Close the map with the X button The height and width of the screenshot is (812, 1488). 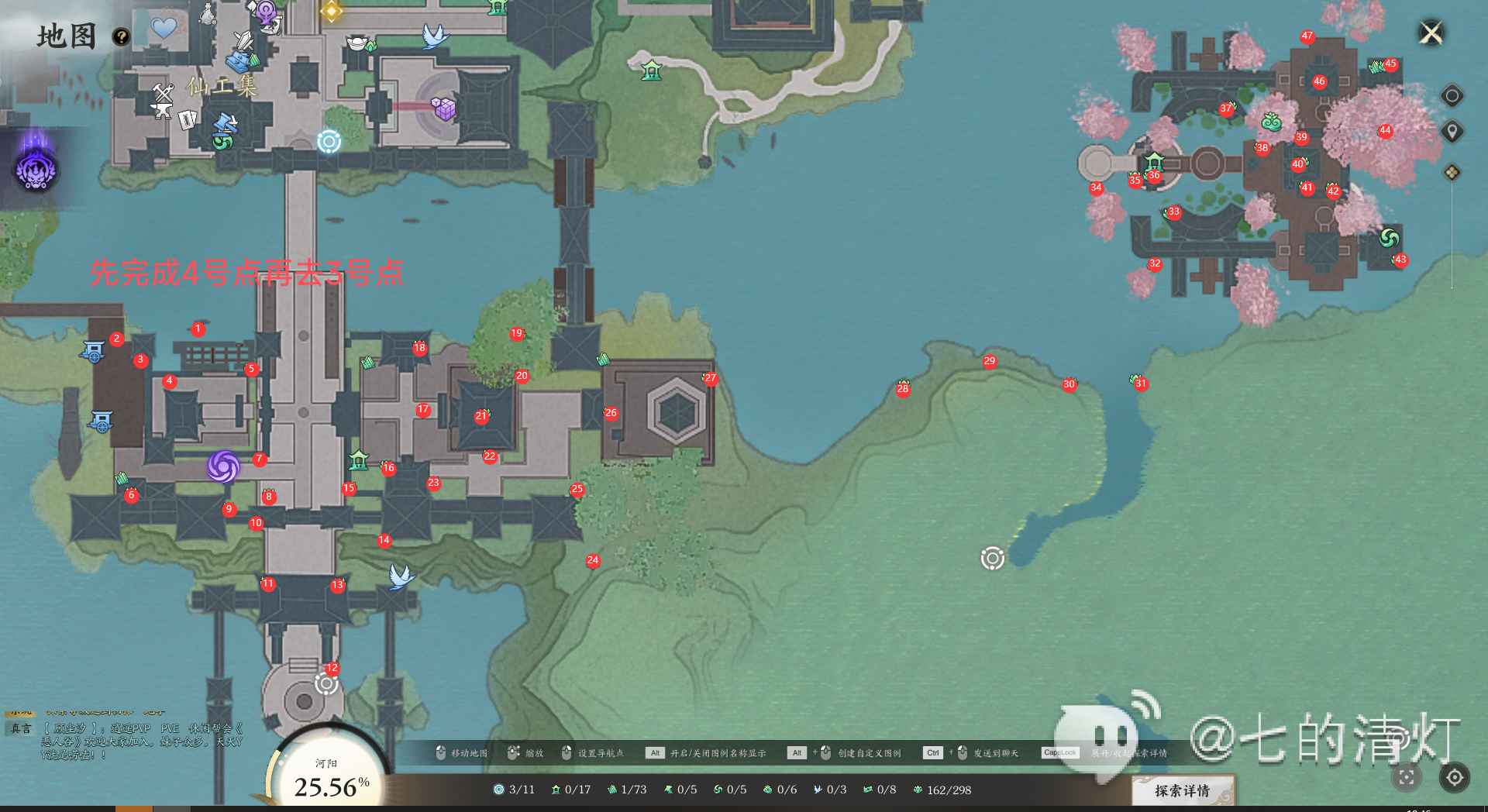pyautogui.click(x=1431, y=33)
